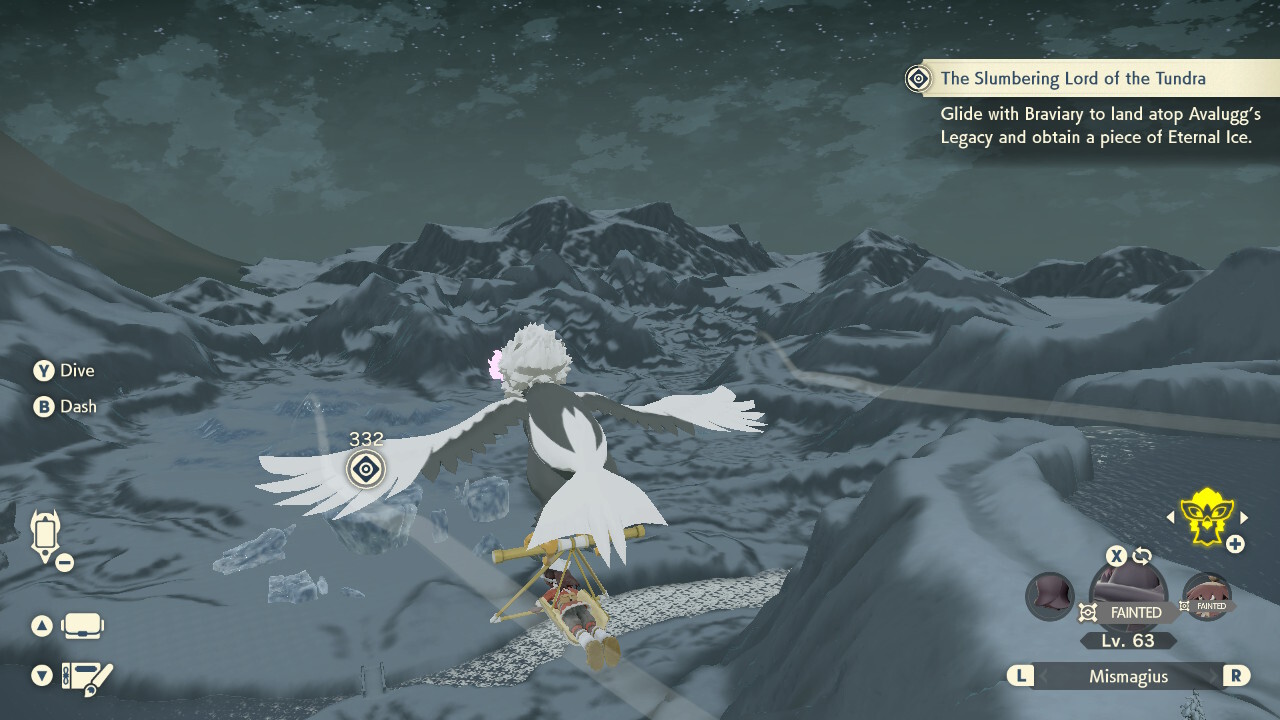Open the satchel bag icon
Image resolution: width=1280 pixels, height=720 pixels.
[x=83, y=627]
